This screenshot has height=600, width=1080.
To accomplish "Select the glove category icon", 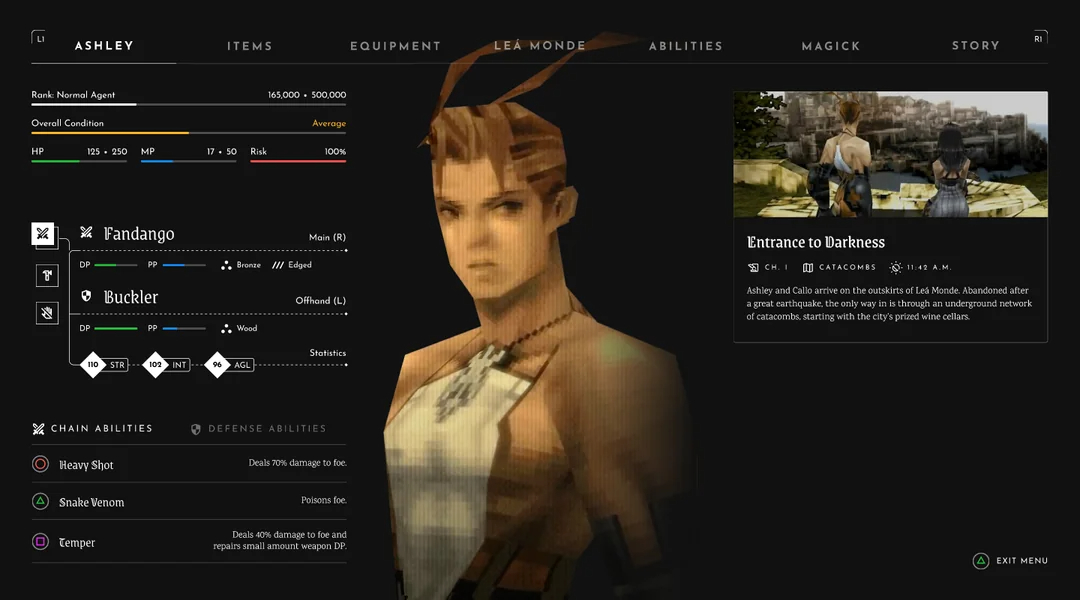I will pos(46,313).
